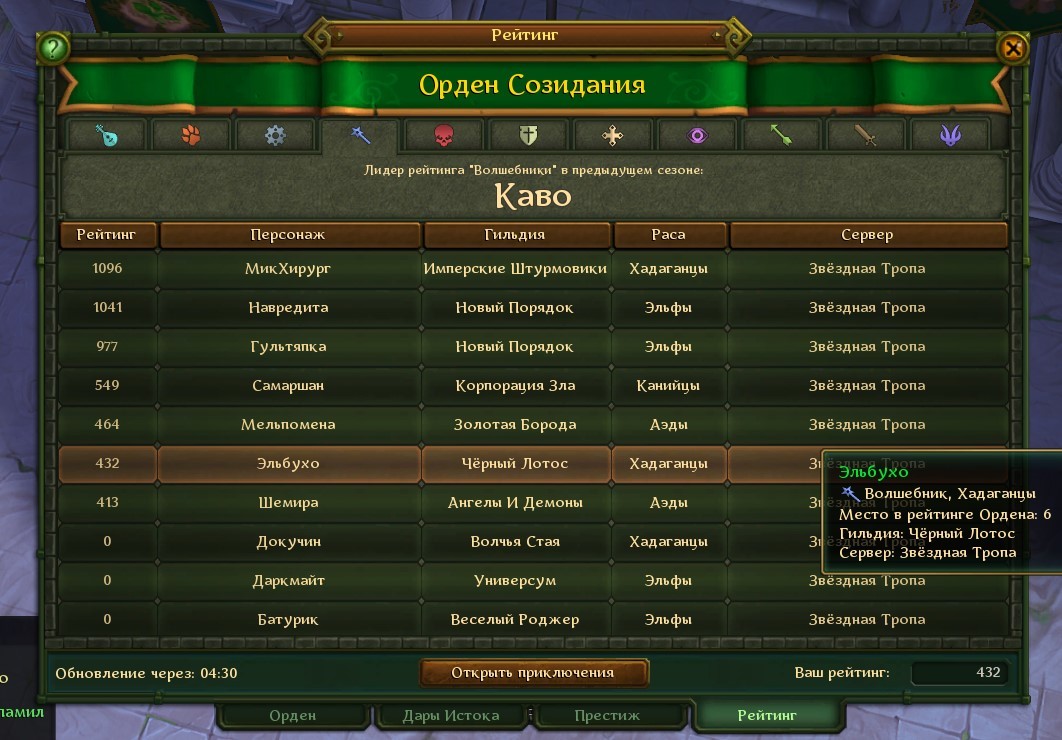Image resolution: width=1062 pixels, height=740 pixels.
Task: Open the Дары Истока tab
Action: tap(451, 715)
